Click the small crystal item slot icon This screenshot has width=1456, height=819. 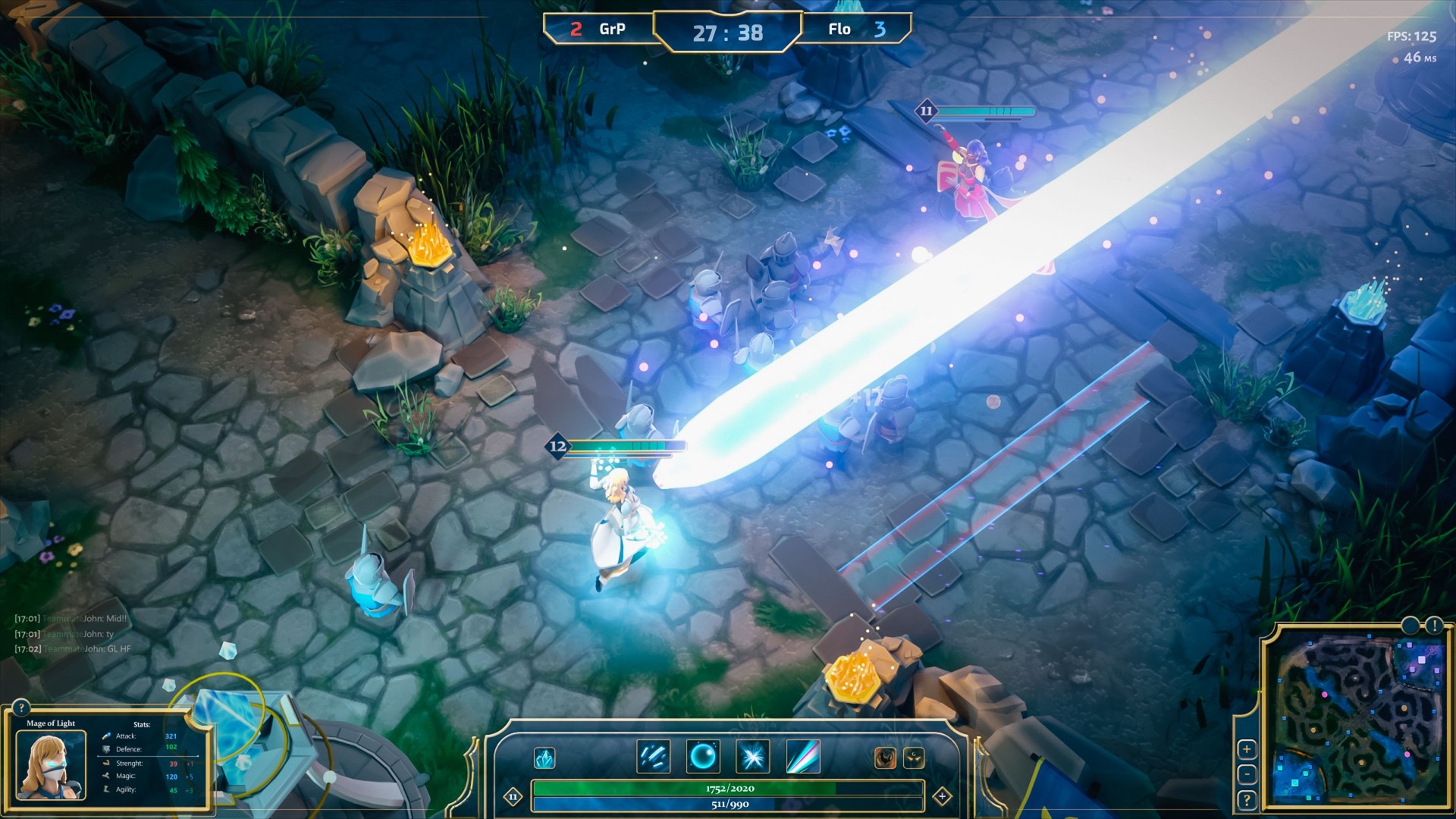coord(544,756)
